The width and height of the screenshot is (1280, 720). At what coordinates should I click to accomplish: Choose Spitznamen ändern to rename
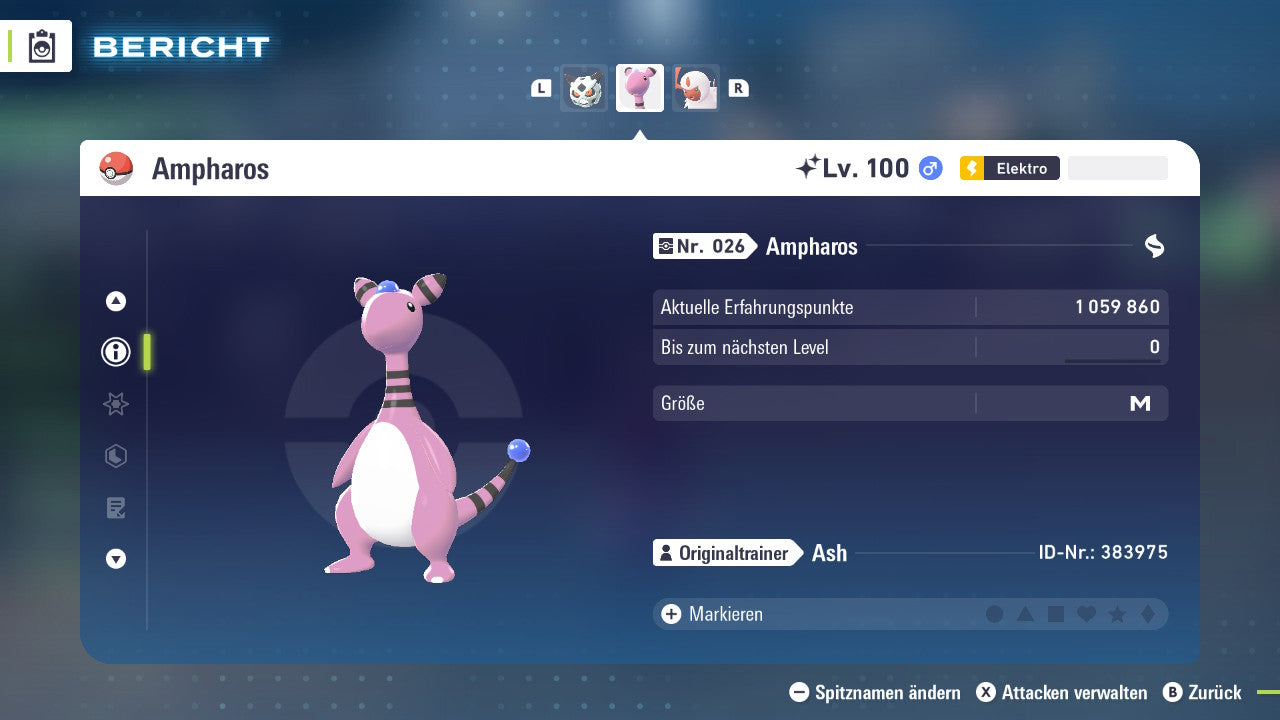[x=875, y=693]
